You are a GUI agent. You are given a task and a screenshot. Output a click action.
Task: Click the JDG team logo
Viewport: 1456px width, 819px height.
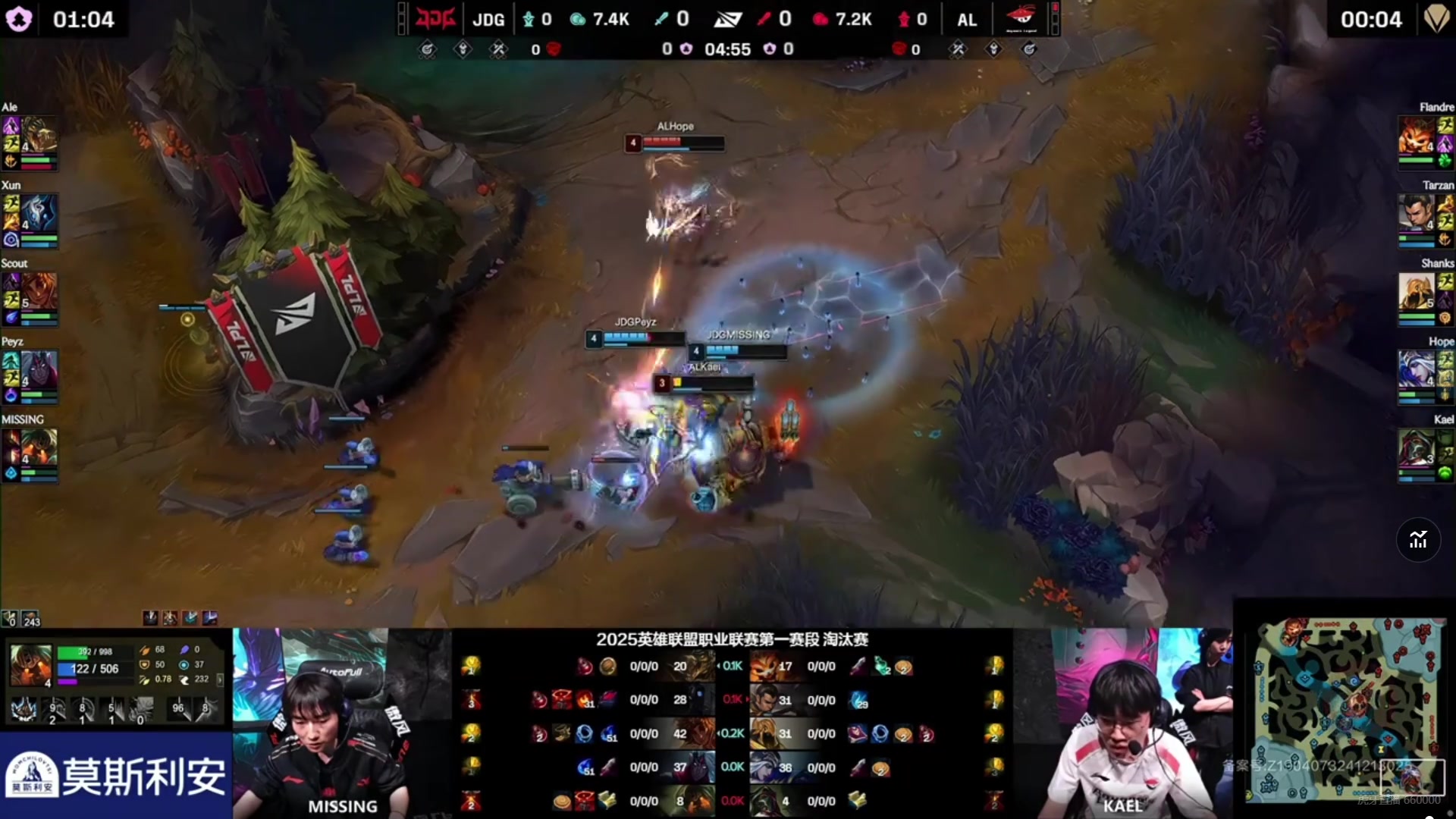[x=435, y=19]
